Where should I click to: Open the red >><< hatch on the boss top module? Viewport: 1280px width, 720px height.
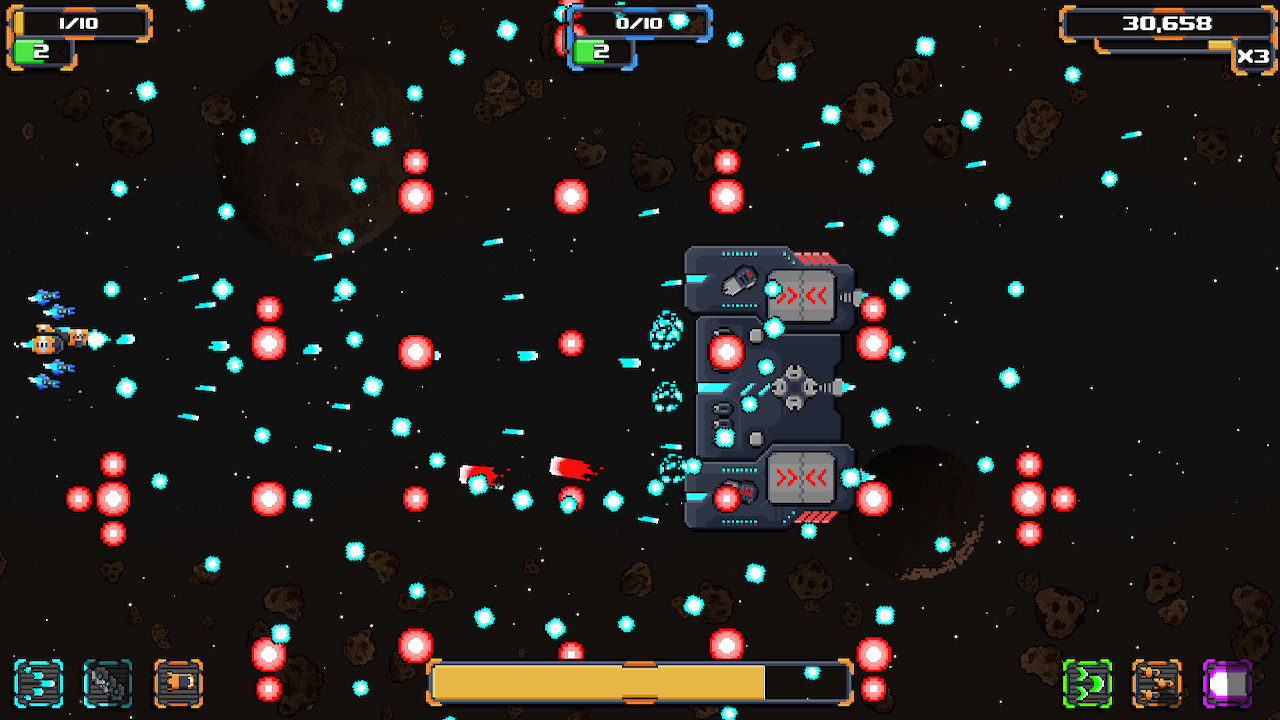coord(799,294)
